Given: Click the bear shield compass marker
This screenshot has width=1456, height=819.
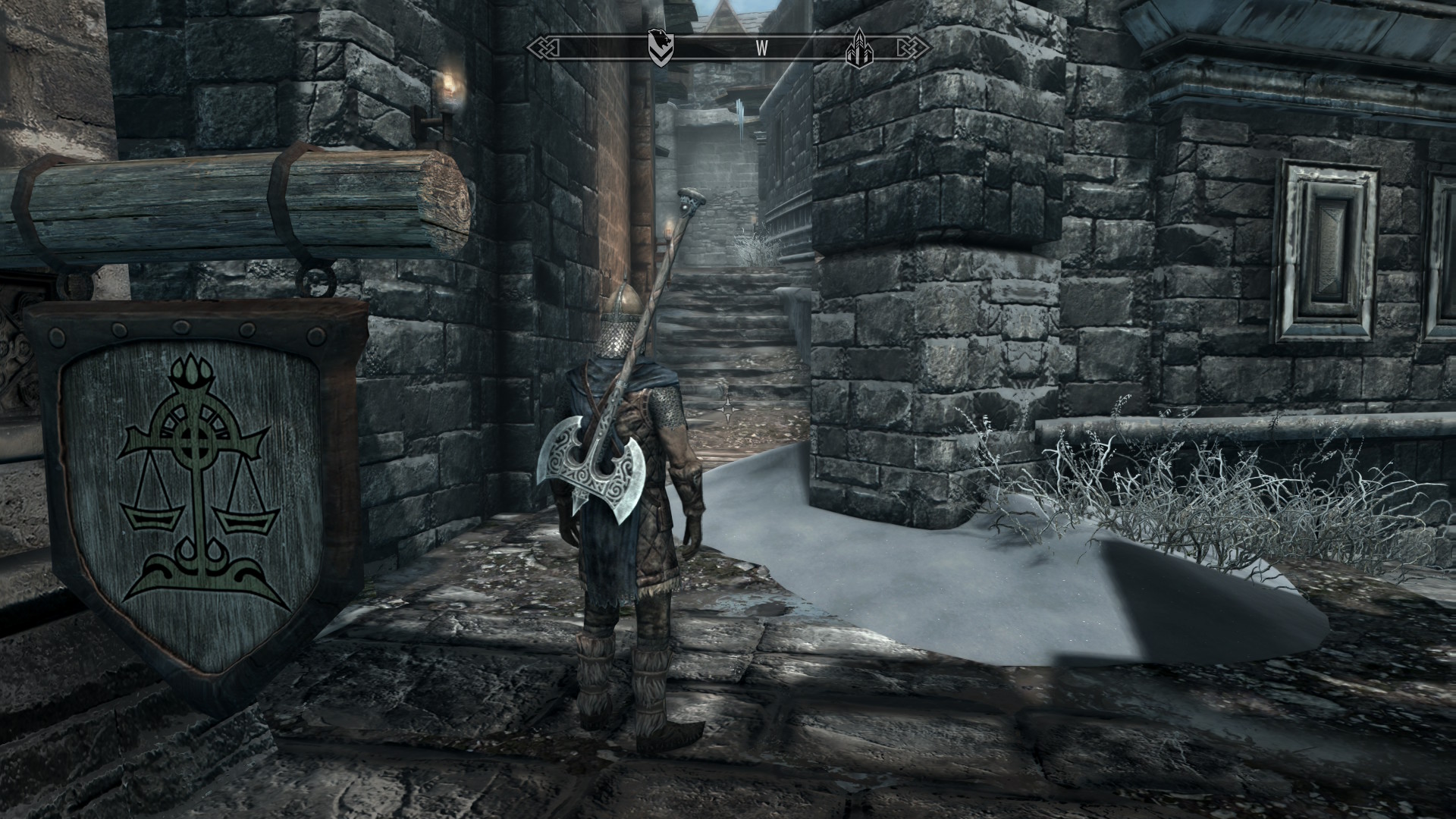Looking at the screenshot, I should 657,46.
